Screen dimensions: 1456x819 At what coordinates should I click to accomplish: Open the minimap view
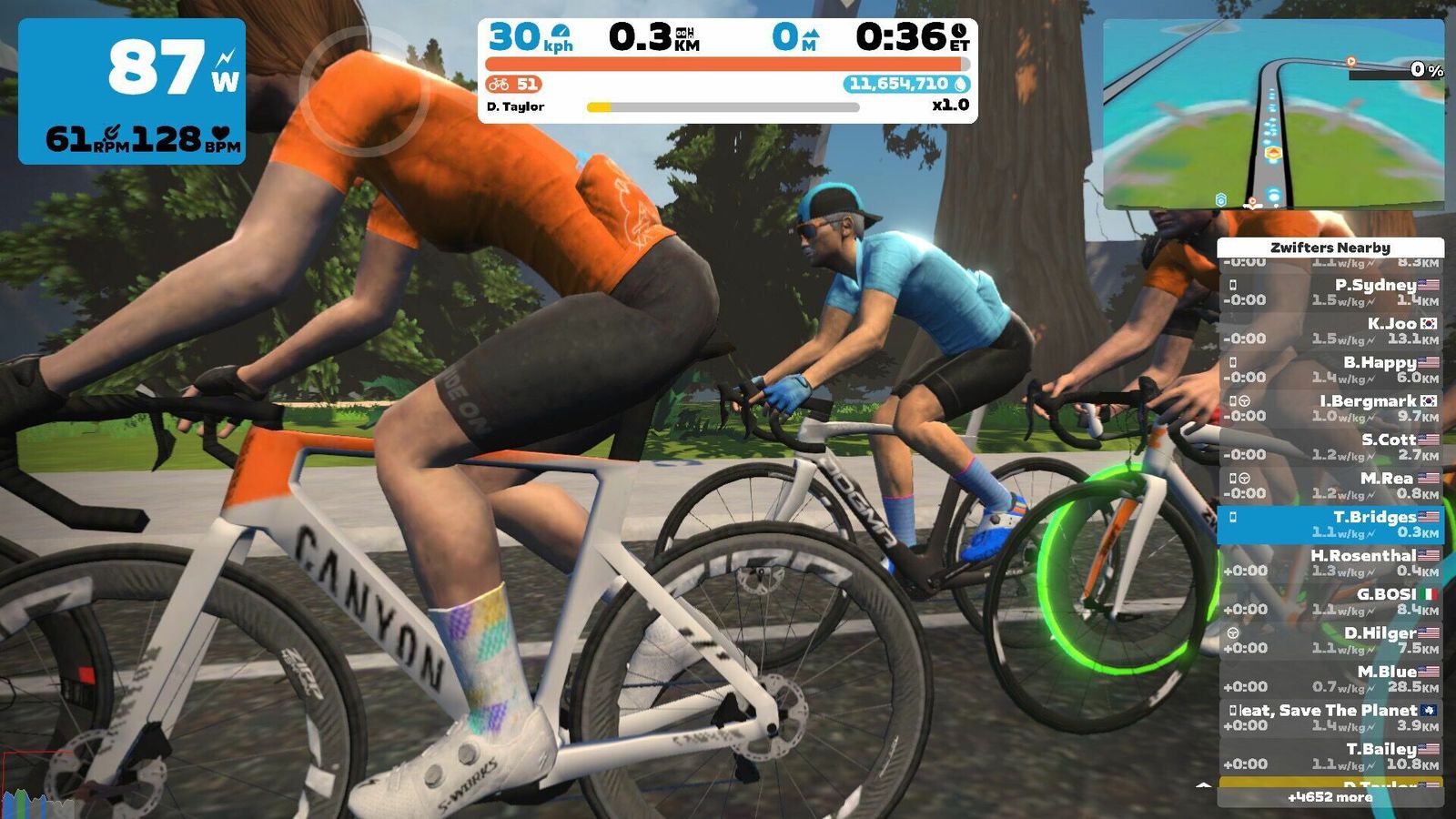click(x=1273, y=115)
